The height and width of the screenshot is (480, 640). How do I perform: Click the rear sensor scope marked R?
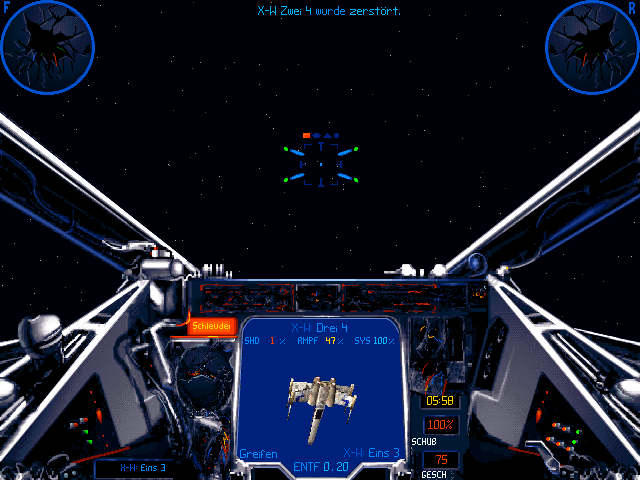[591, 44]
